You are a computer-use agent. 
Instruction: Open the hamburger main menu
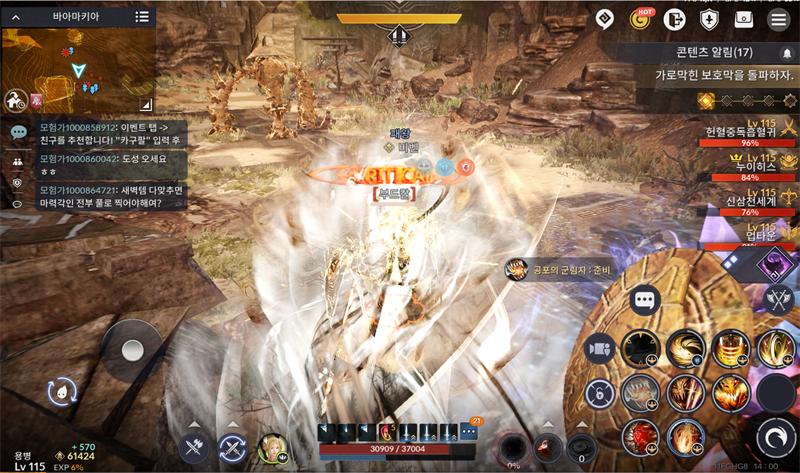[777, 19]
